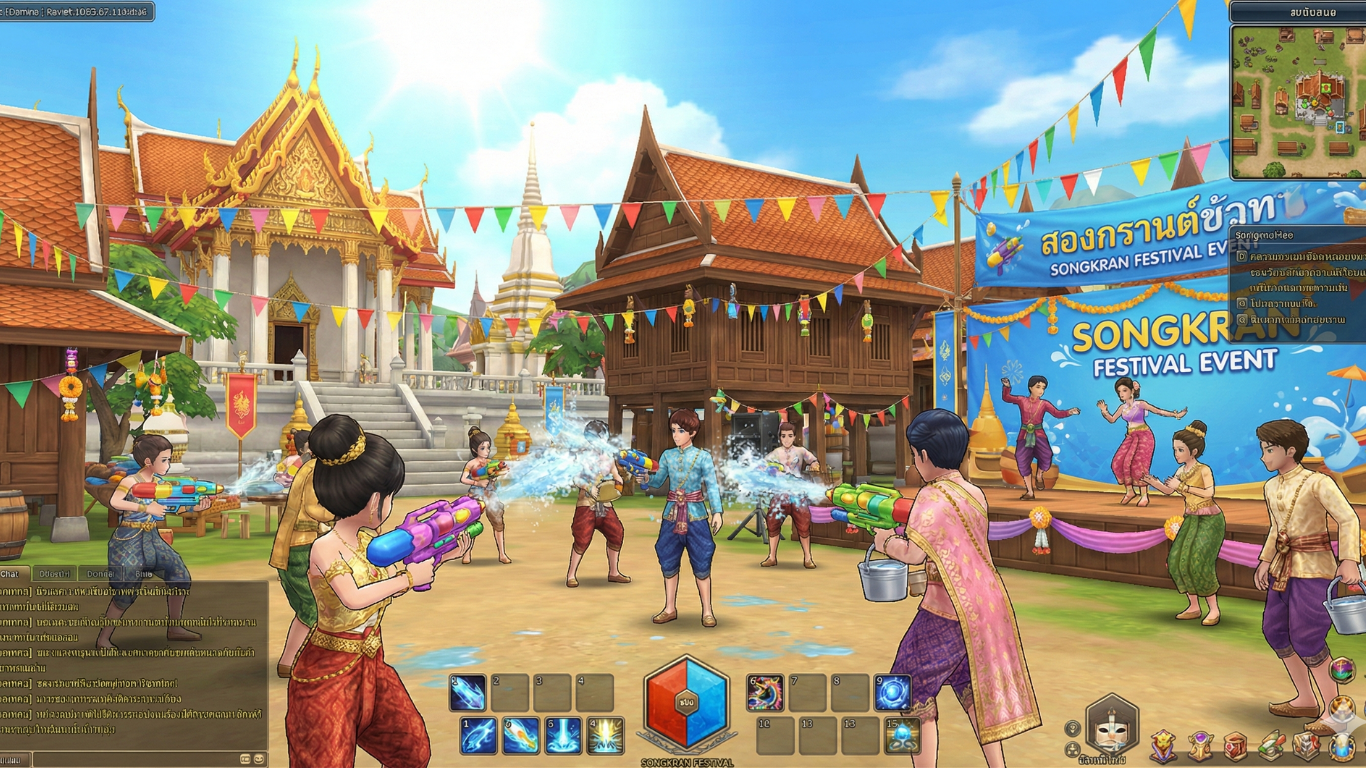Activate the blue ice shard skill in top row
The width and height of the screenshot is (1366, 768).
click(467, 693)
